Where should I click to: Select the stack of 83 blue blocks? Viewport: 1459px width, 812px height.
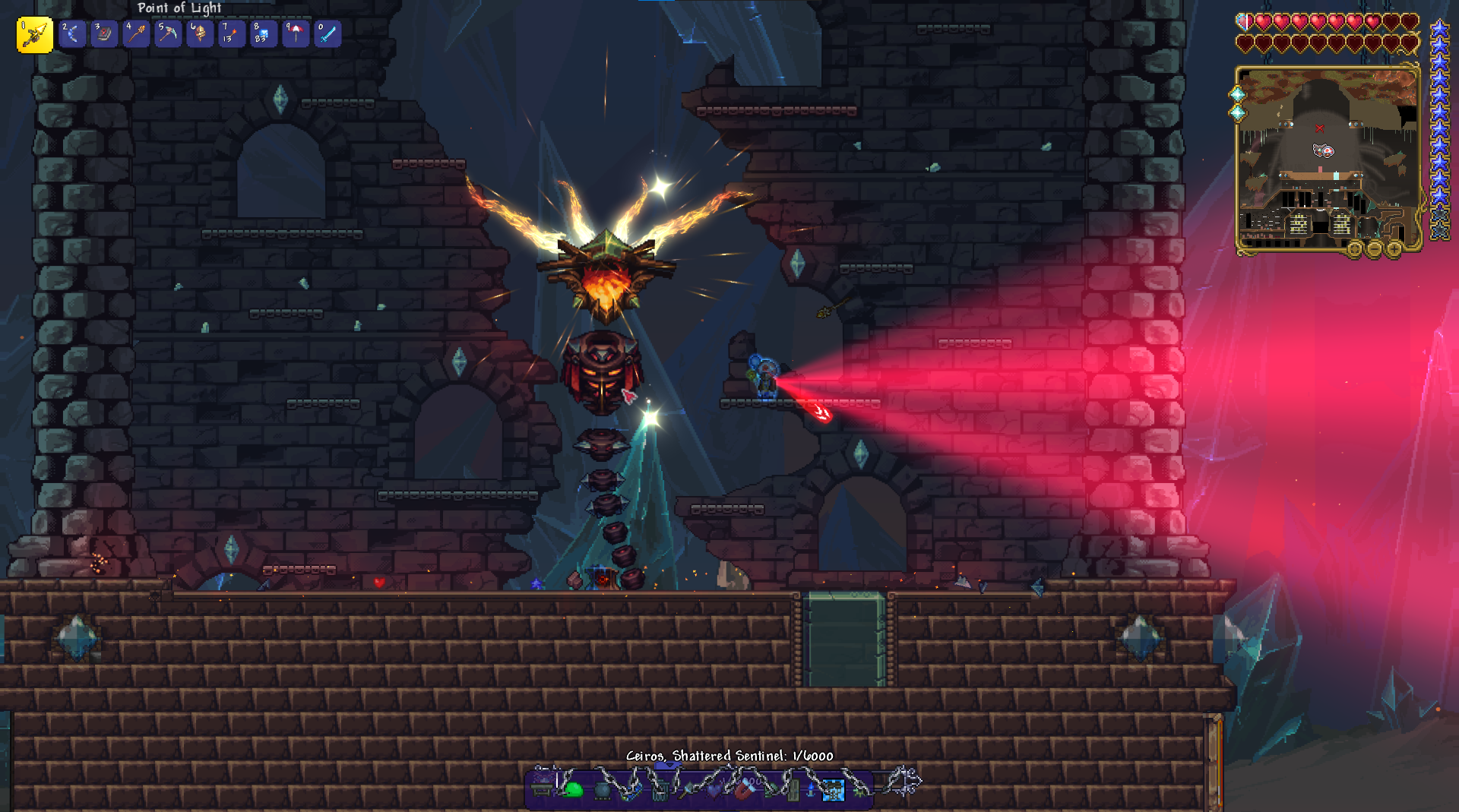point(264,34)
